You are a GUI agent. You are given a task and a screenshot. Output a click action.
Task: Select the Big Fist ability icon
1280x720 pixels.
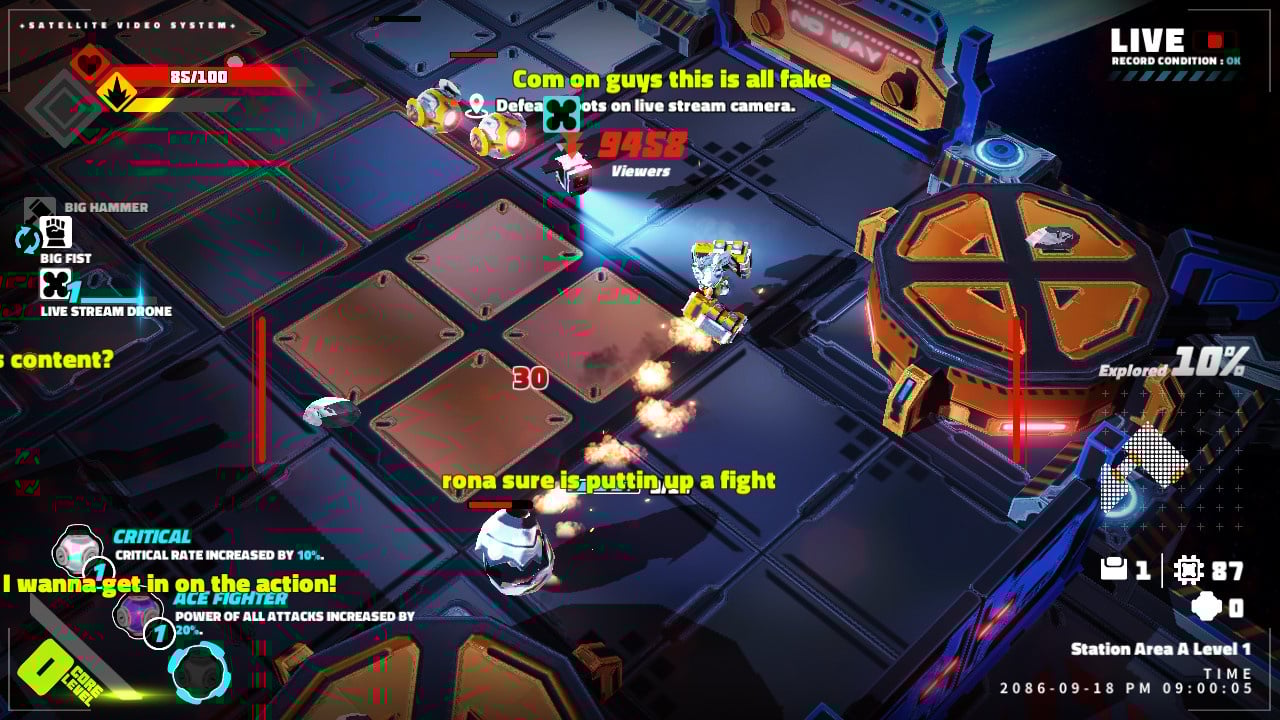click(58, 232)
